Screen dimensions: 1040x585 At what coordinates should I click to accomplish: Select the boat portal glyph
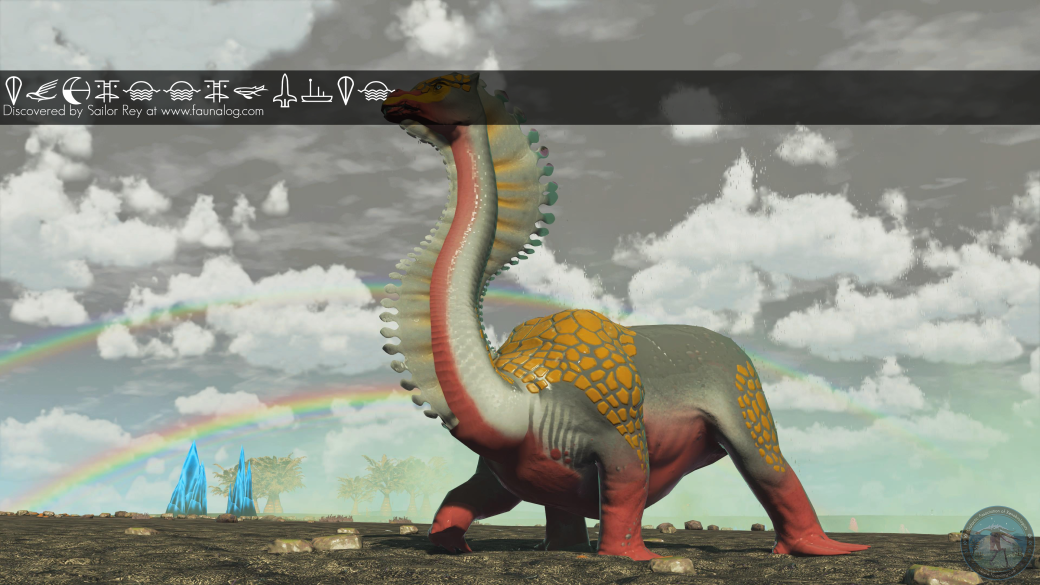pyautogui.click(x=315, y=91)
